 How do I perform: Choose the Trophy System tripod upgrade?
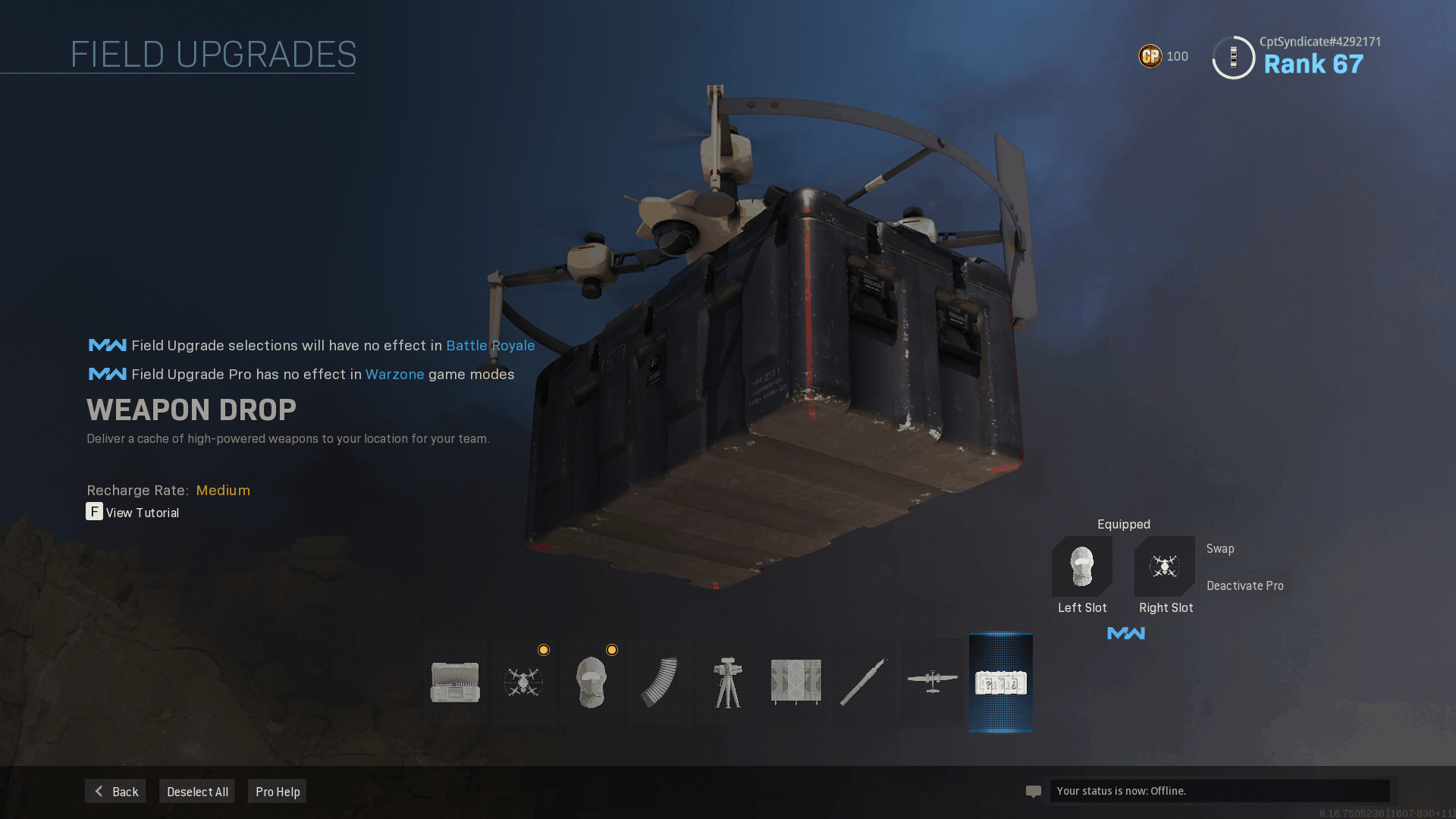[728, 682]
